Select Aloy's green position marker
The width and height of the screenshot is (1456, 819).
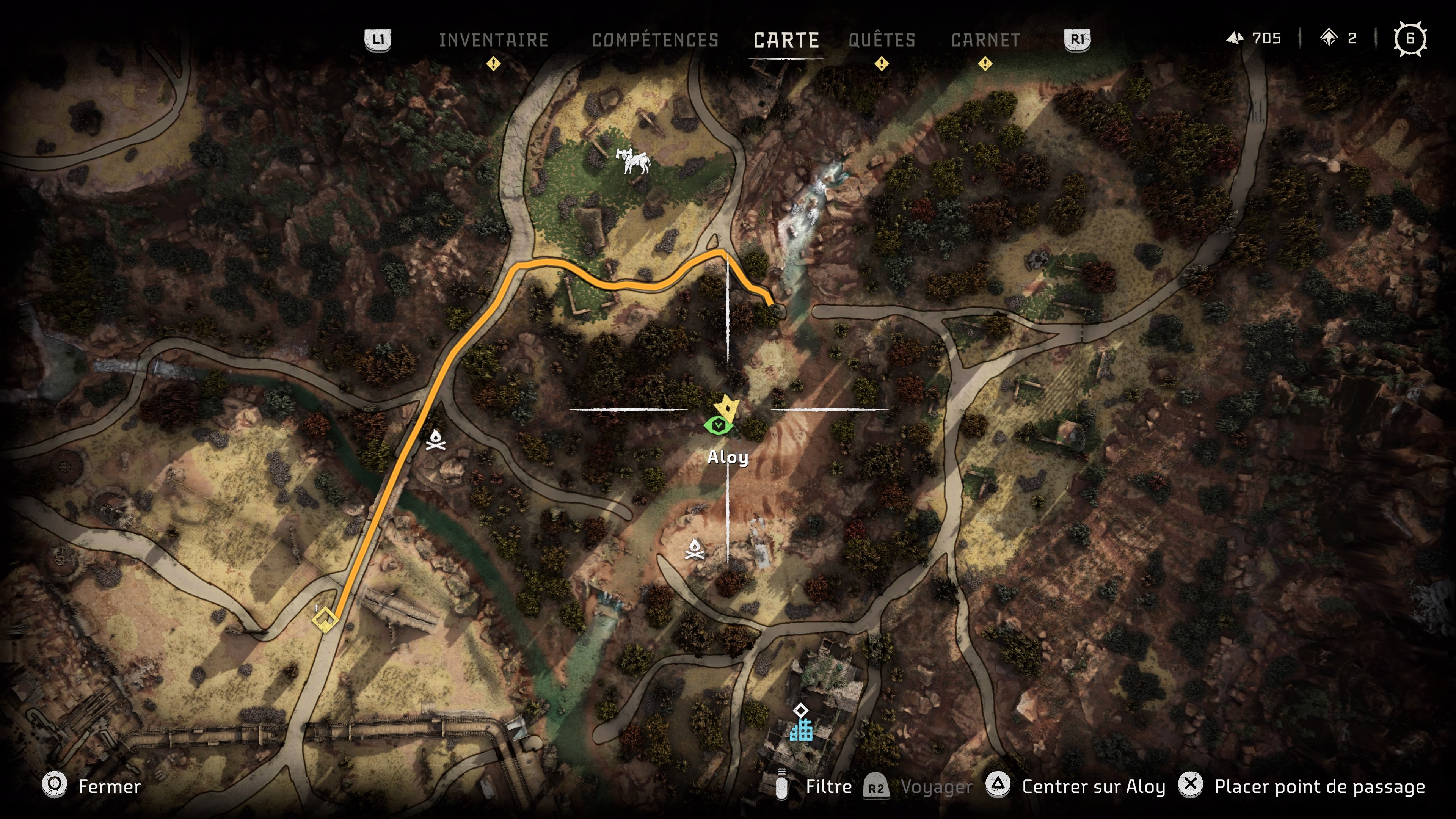719,425
